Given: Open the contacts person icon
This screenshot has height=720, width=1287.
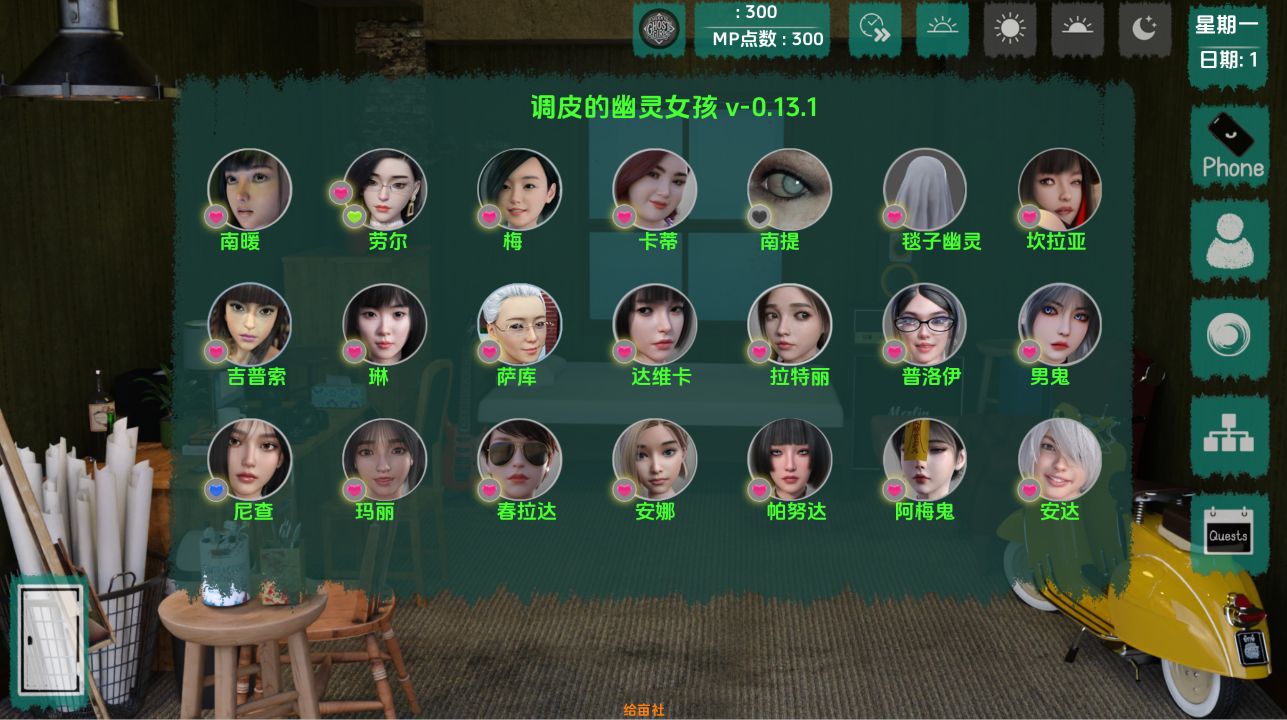Looking at the screenshot, I should pyautogui.click(x=1229, y=240).
